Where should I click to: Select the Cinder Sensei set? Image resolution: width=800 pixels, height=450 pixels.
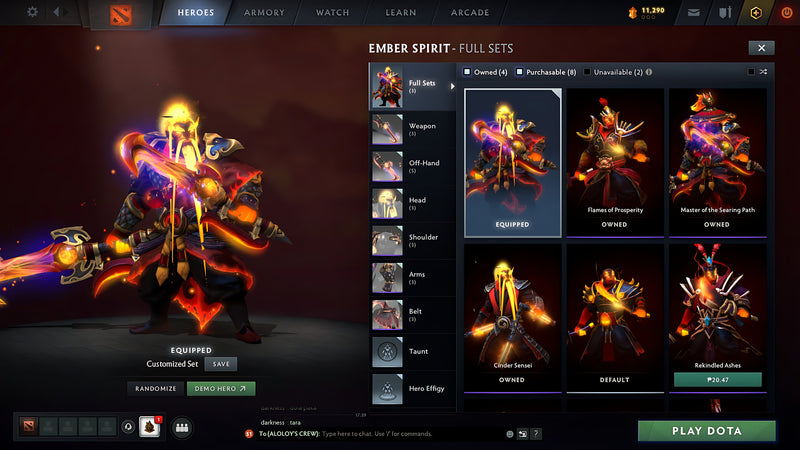click(x=512, y=316)
